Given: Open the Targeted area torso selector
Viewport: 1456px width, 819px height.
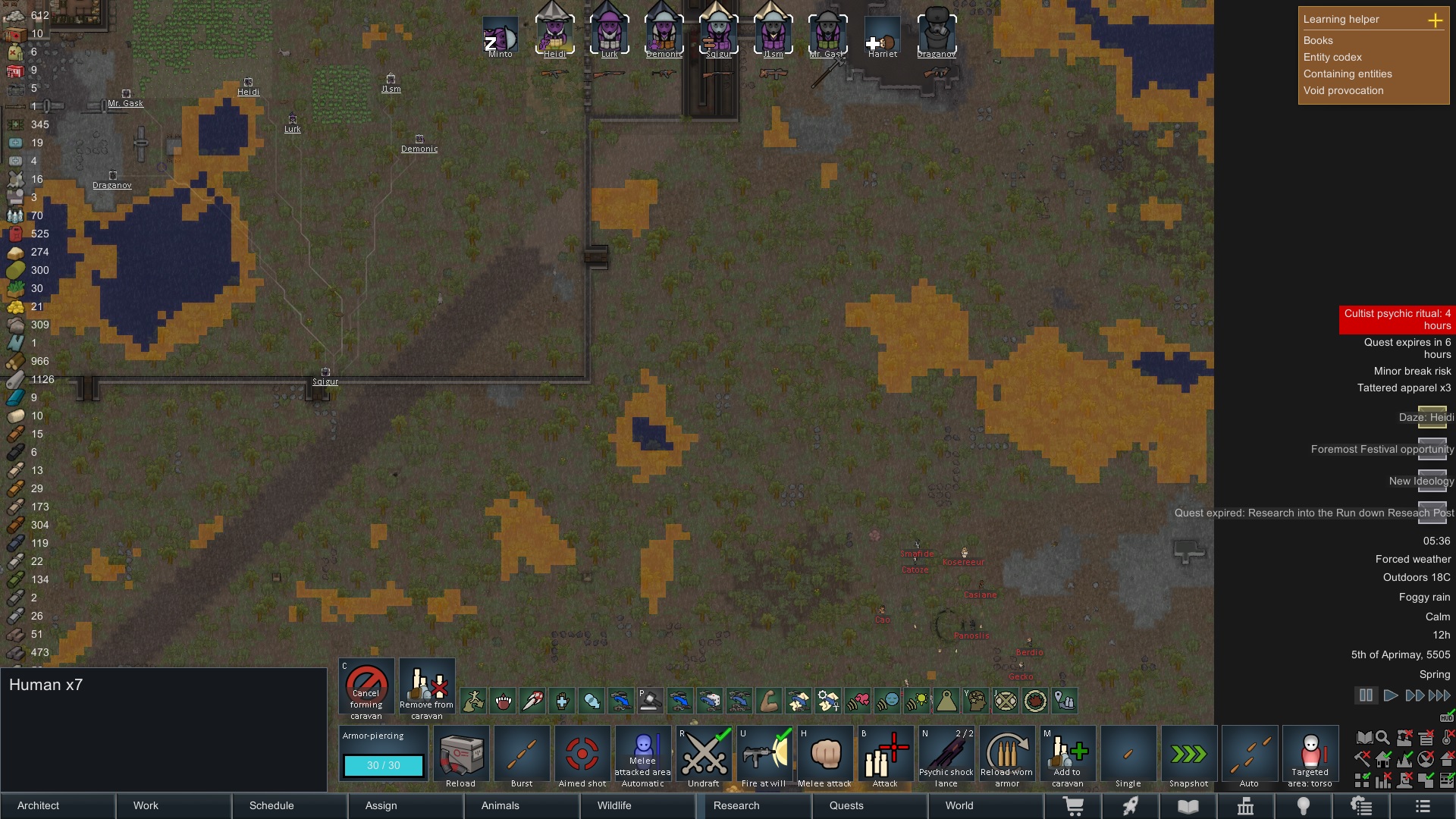Looking at the screenshot, I should tap(1310, 755).
